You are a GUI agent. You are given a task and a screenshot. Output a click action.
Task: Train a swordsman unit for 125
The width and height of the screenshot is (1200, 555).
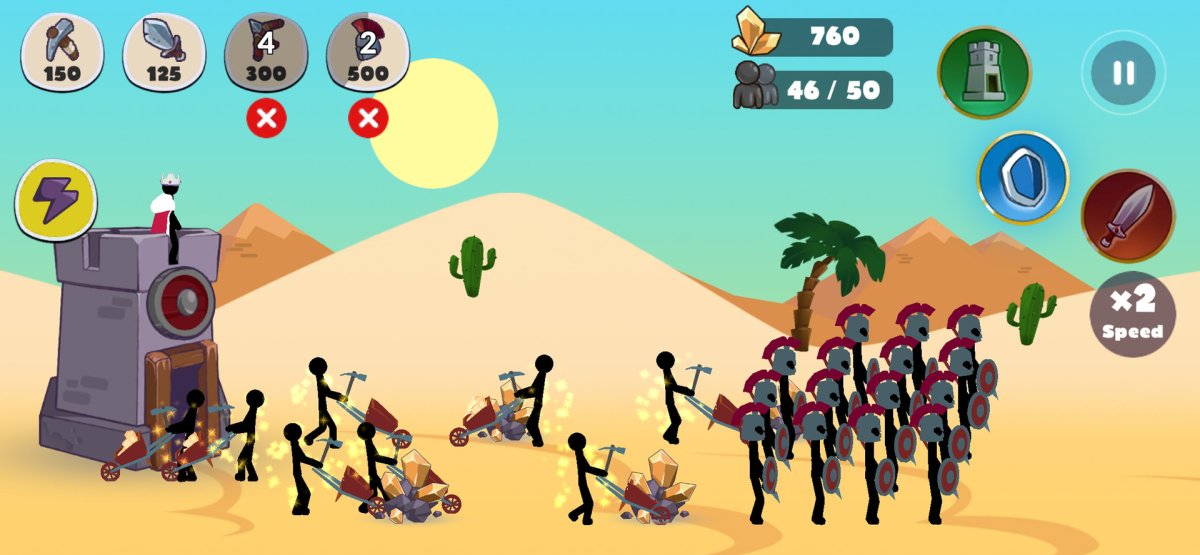point(164,51)
